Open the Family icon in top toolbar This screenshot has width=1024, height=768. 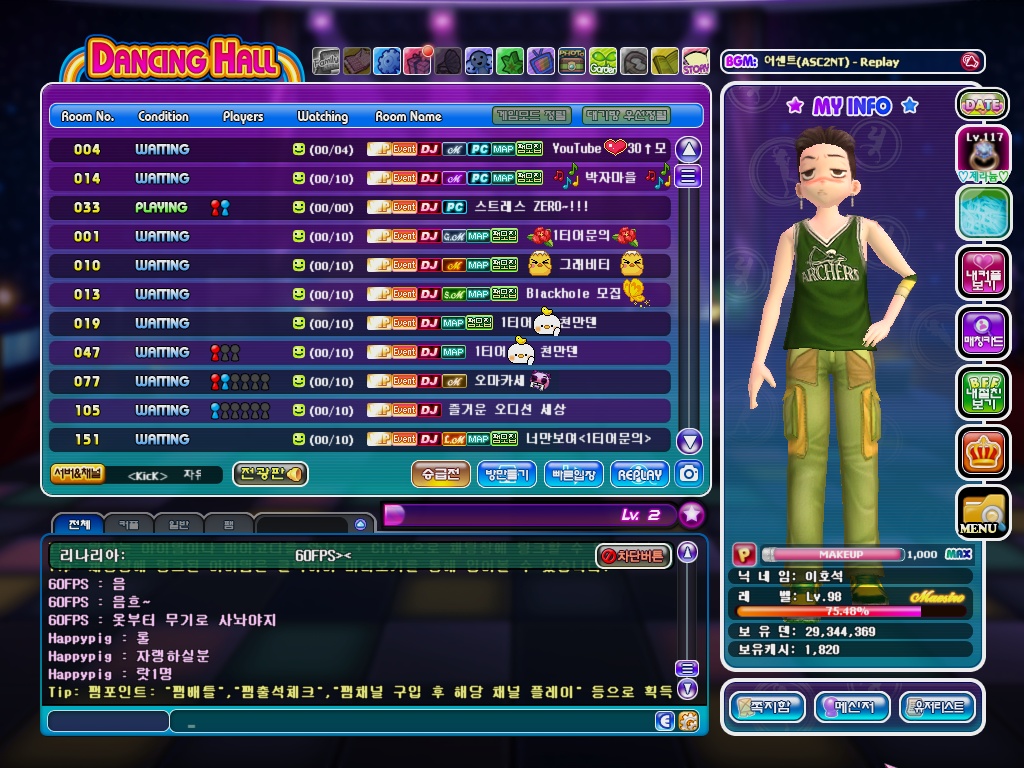point(326,61)
